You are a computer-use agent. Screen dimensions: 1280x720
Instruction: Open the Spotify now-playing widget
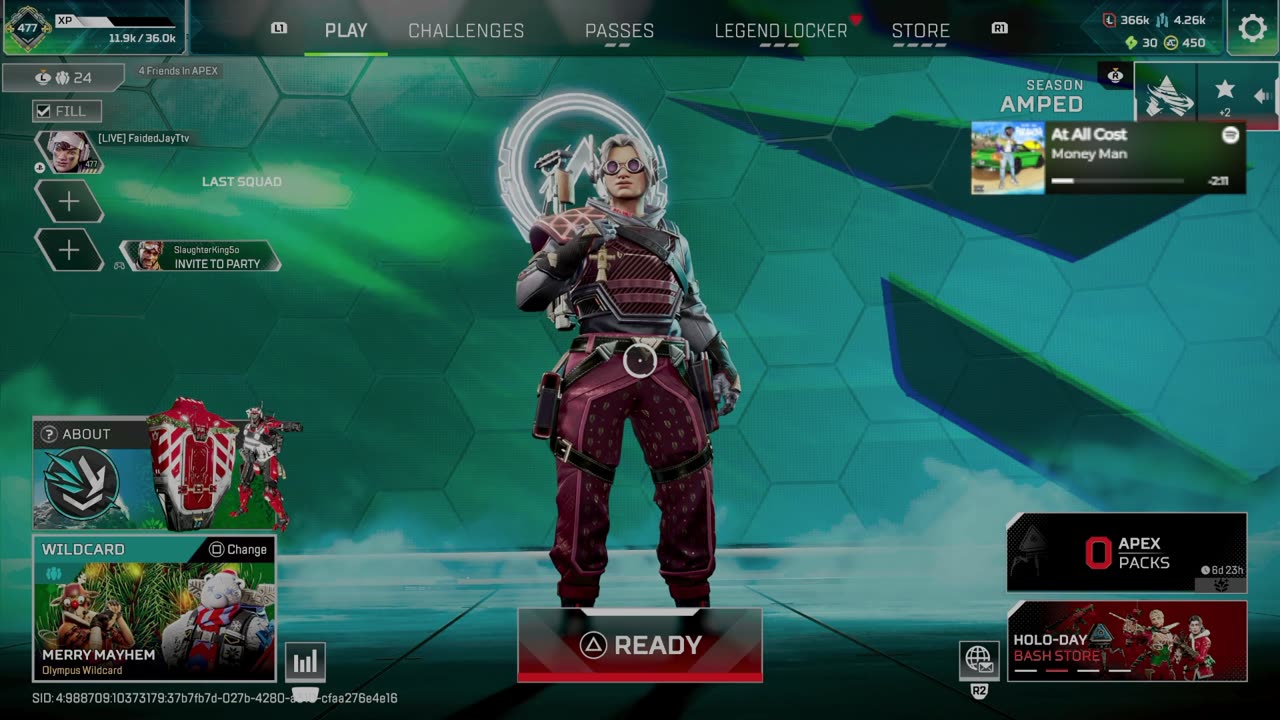(x=1108, y=158)
